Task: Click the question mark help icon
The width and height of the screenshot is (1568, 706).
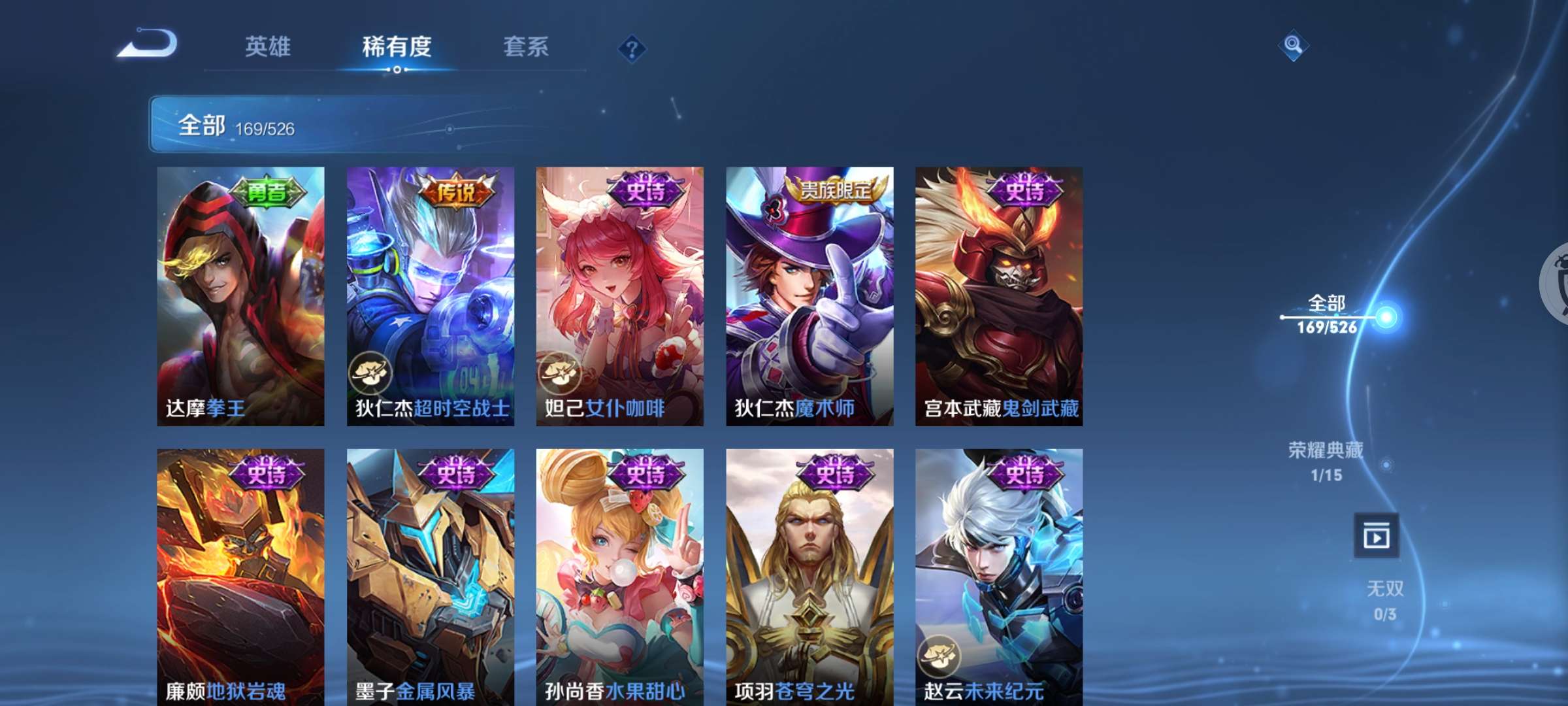Action: tap(631, 47)
